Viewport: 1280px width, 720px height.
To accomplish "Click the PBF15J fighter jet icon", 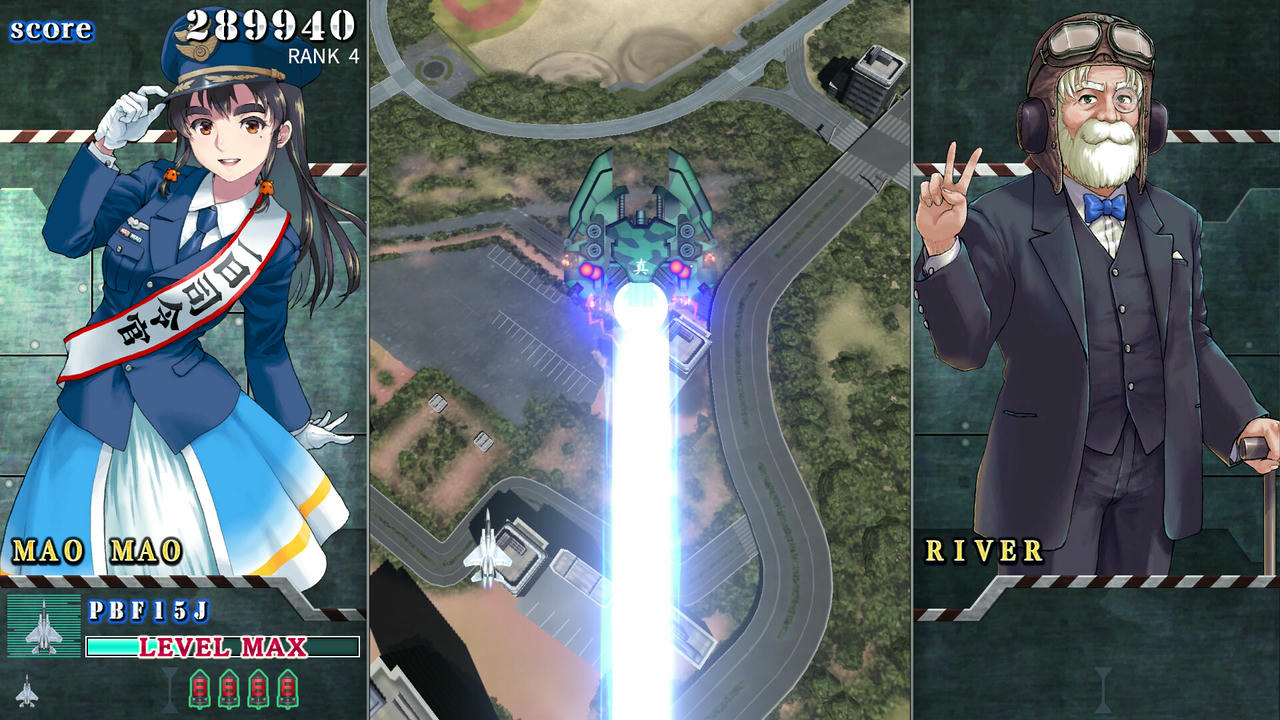I will click(x=45, y=625).
